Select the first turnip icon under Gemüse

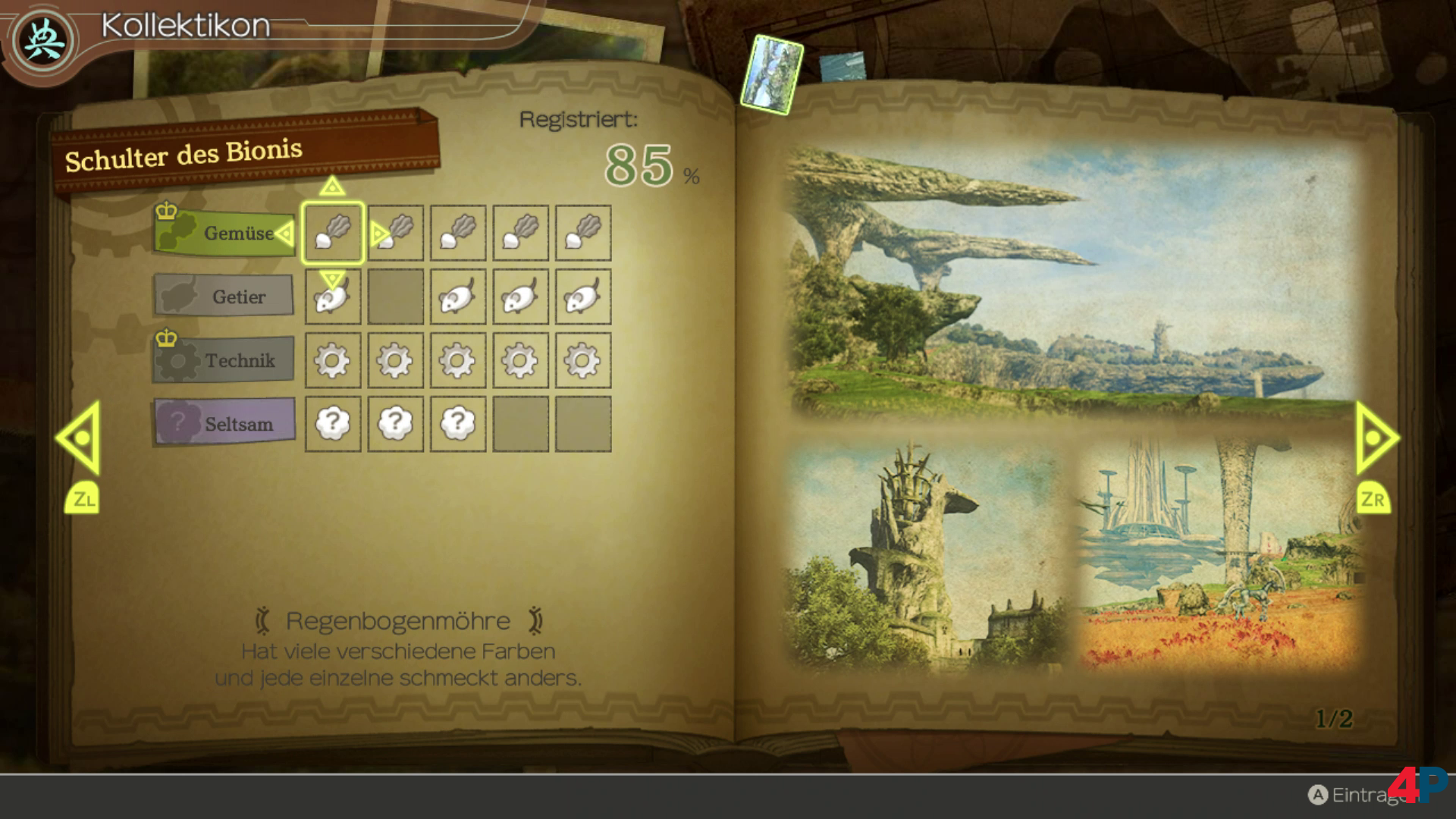(332, 233)
